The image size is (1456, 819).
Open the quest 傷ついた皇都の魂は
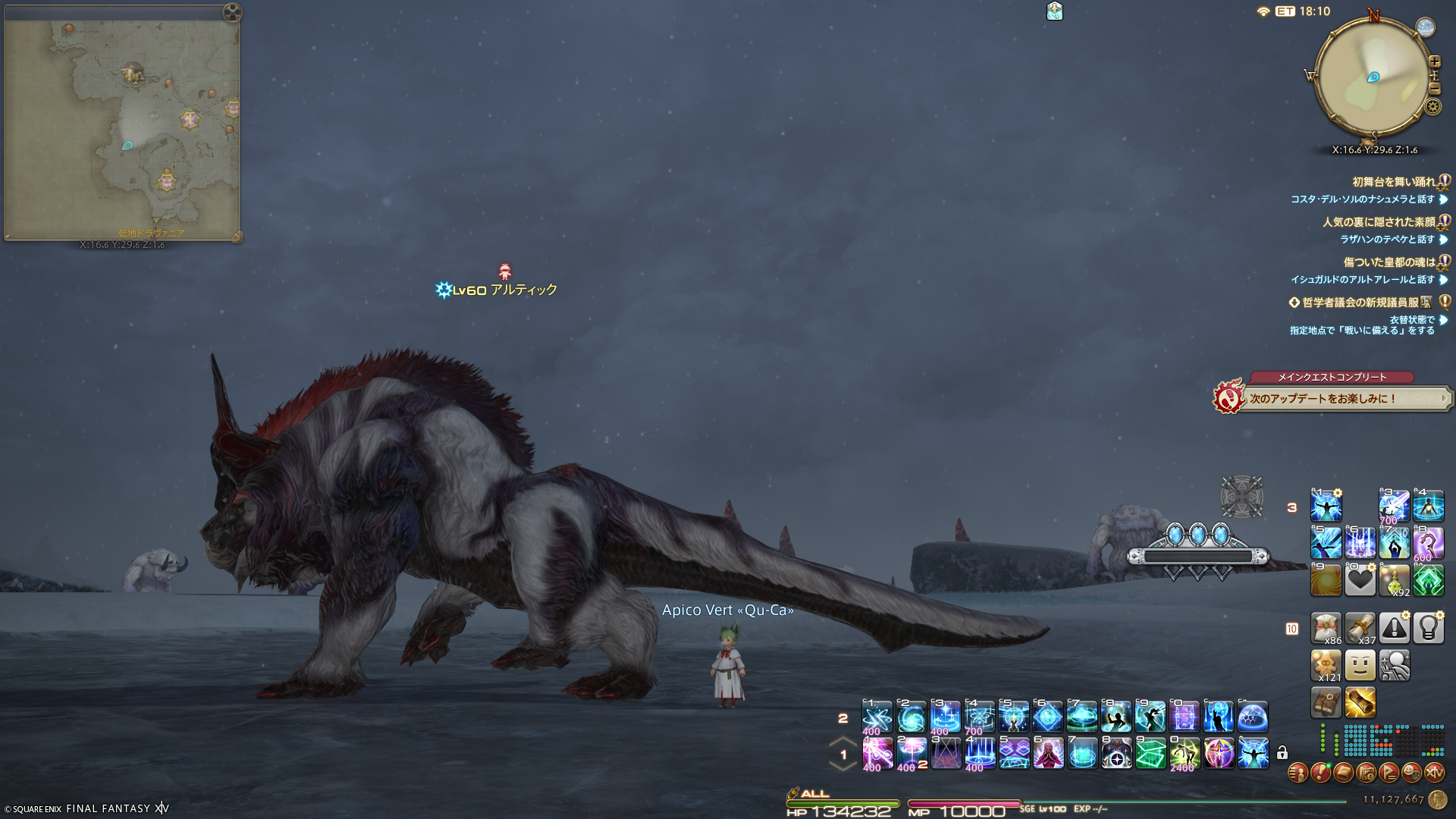[1389, 262]
